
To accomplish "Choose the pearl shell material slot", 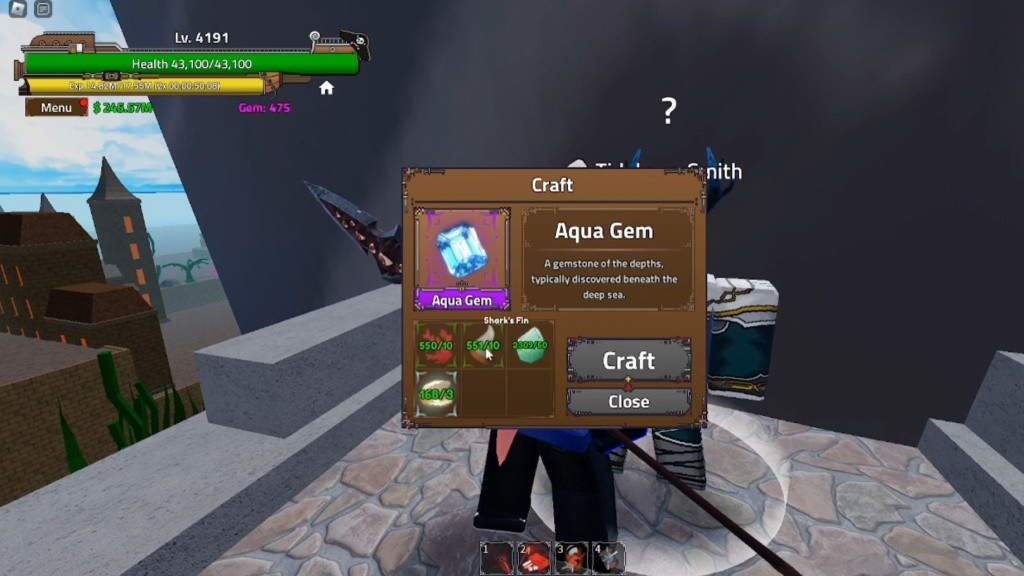I will [436, 392].
